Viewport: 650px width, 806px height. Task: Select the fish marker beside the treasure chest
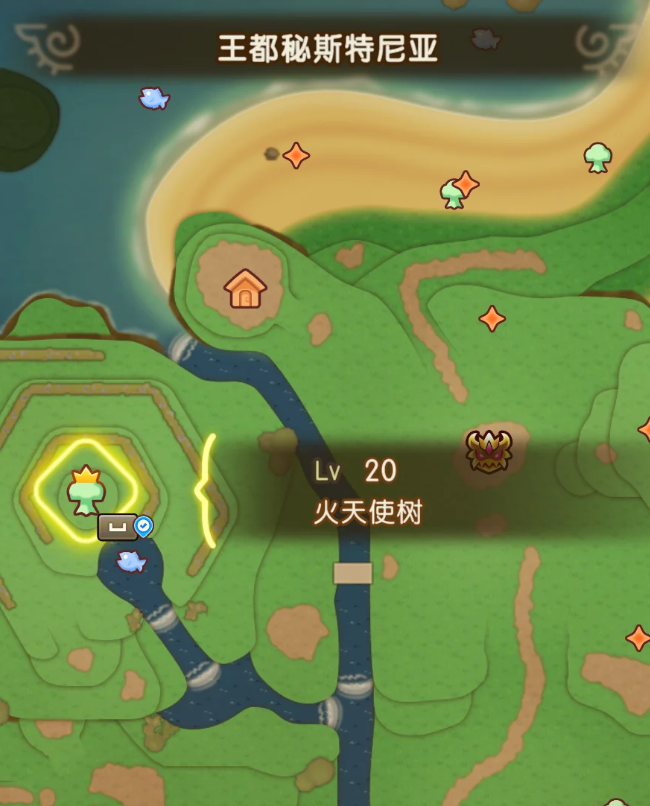131,561
